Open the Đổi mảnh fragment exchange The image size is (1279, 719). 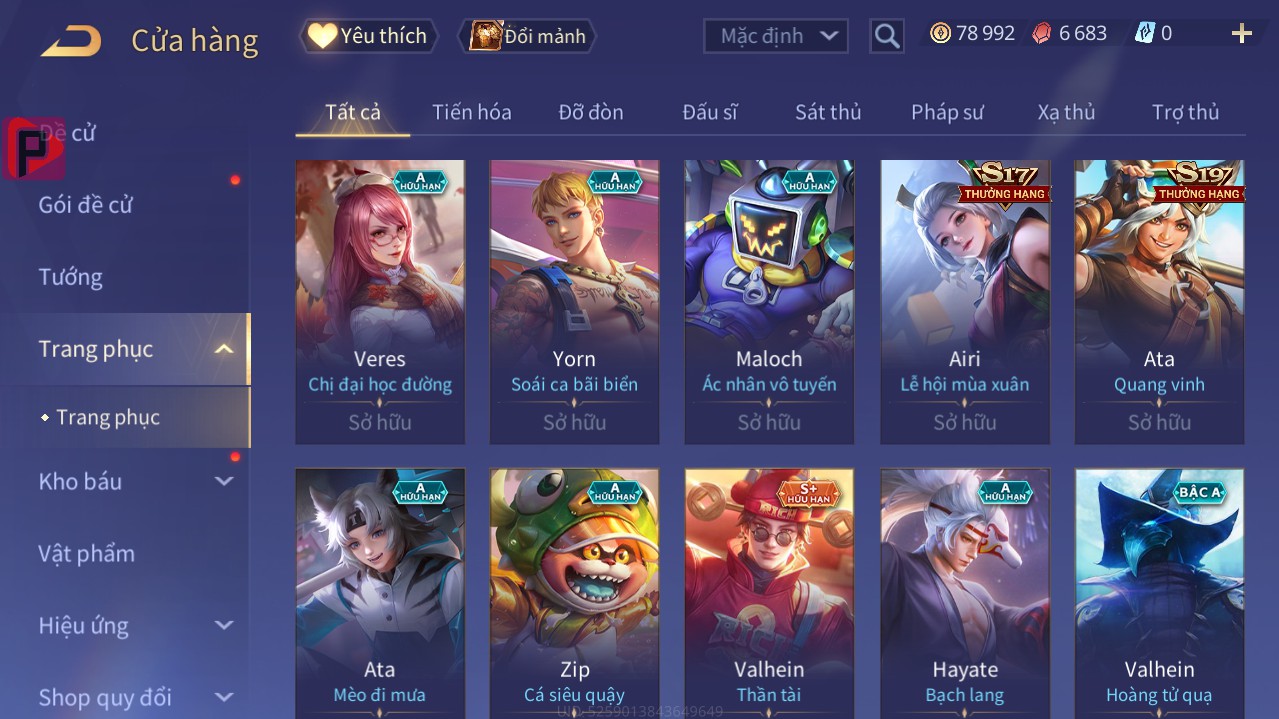point(528,36)
